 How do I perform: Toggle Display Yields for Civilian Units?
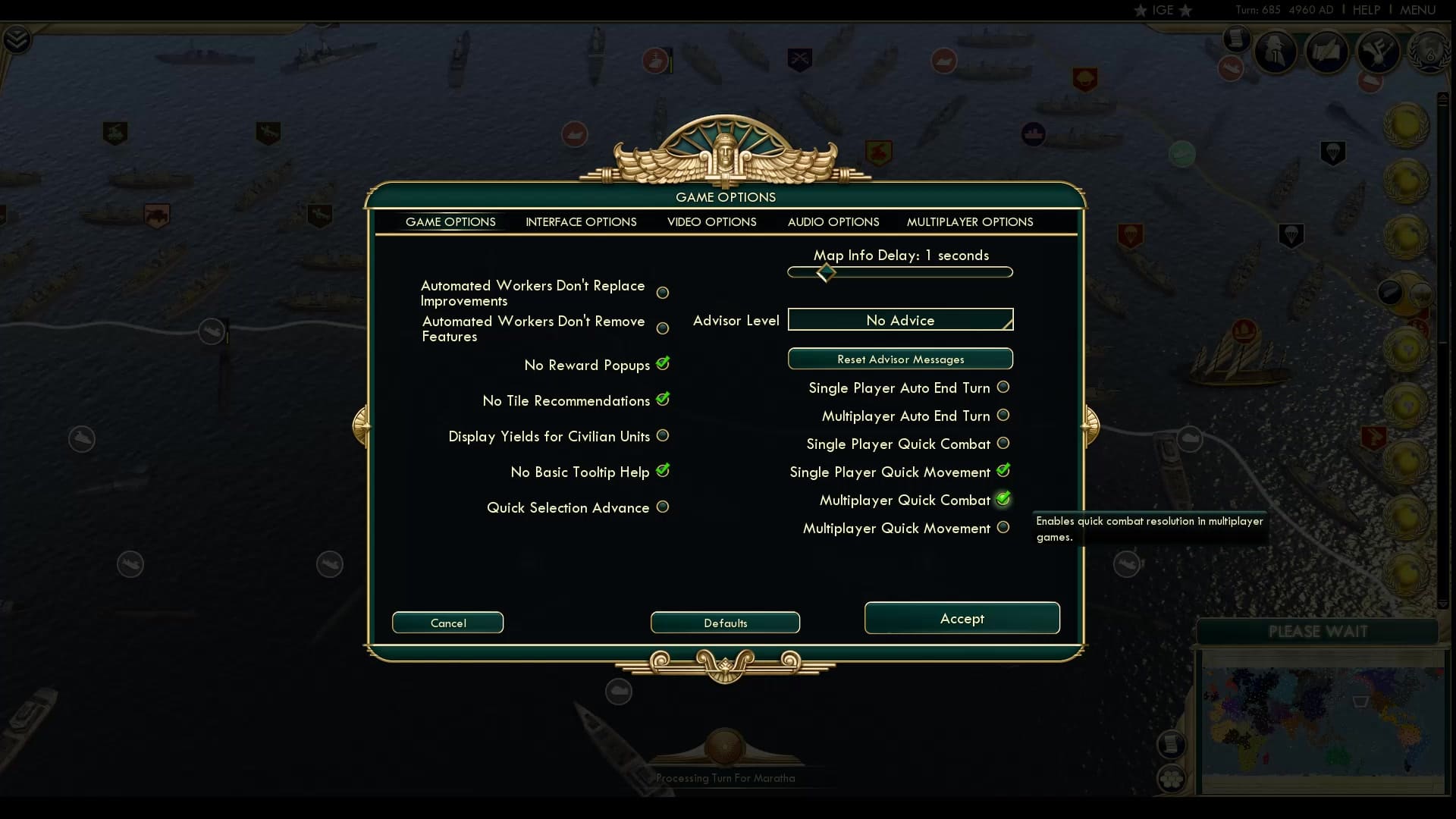pyautogui.click(x=663, y=435)
